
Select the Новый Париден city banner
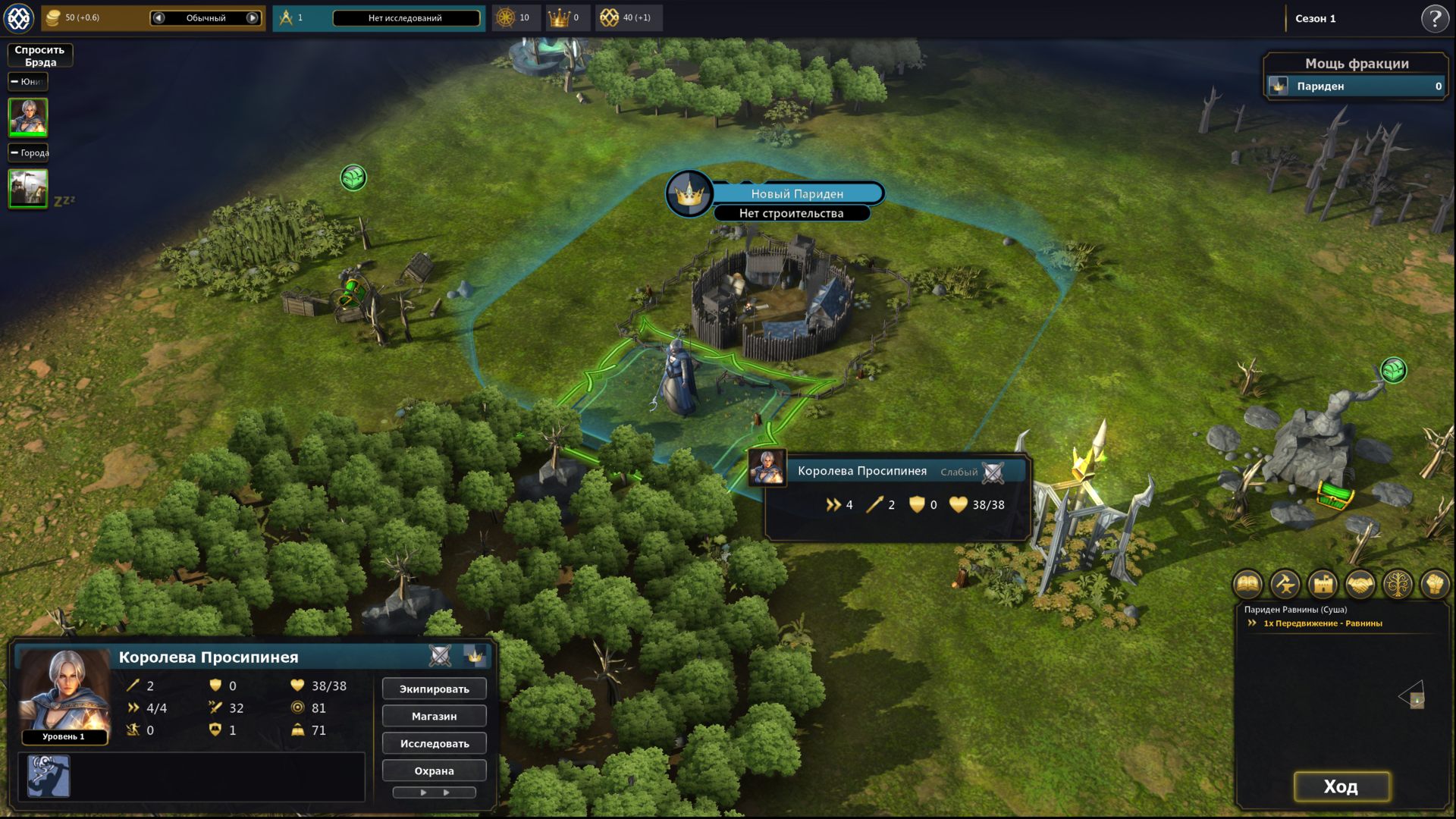point(796,193)
